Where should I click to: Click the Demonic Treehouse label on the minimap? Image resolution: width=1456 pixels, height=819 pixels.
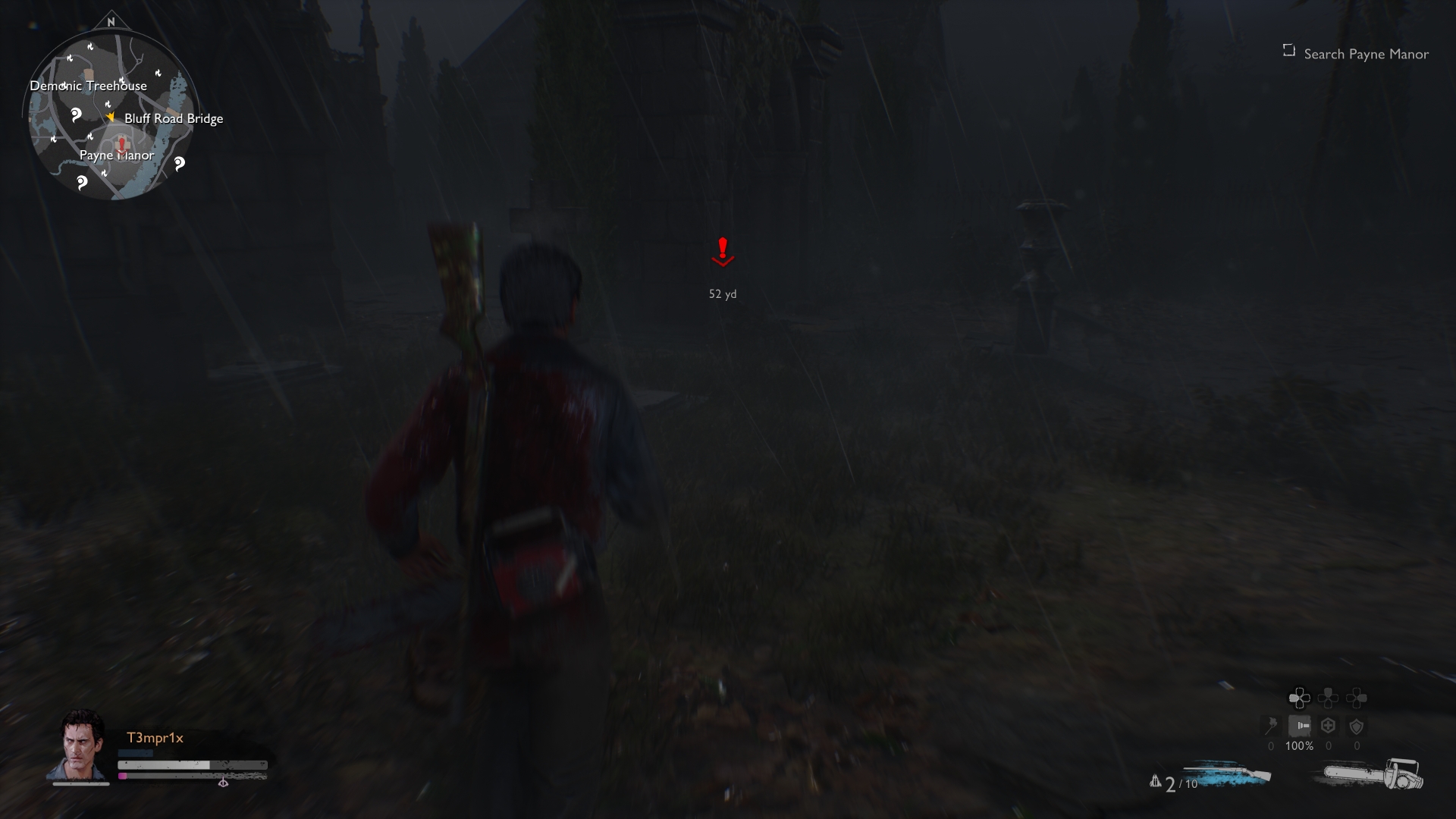[89, 86]
